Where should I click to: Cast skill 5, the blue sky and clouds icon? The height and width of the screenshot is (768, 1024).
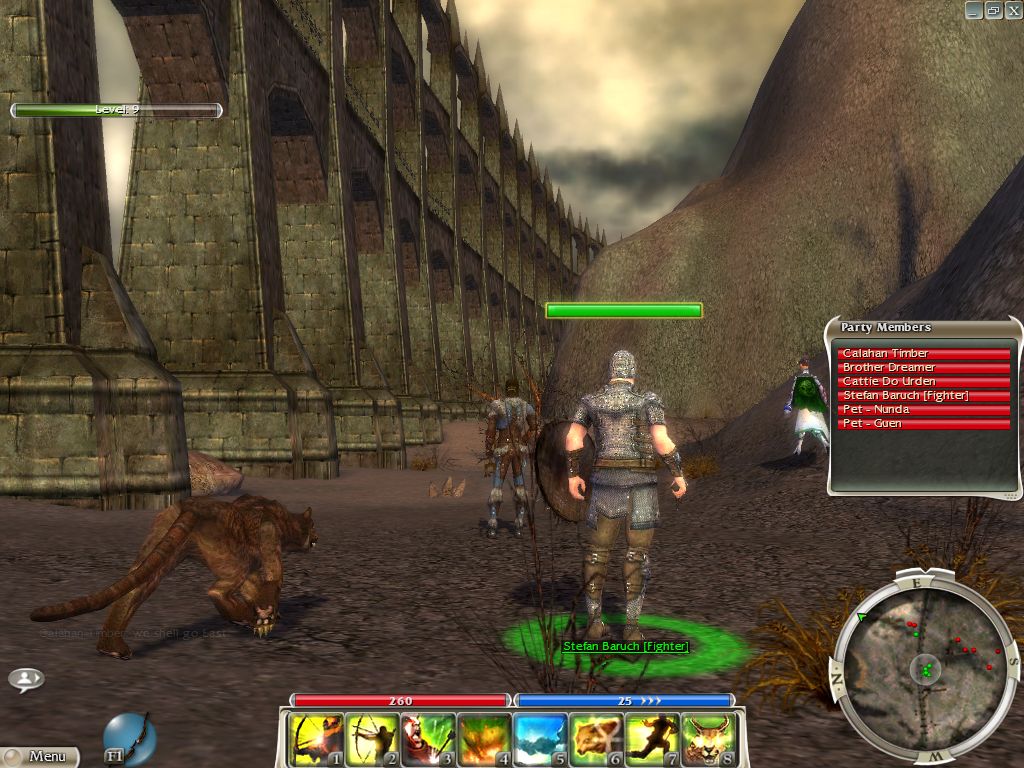click(540, 740)
